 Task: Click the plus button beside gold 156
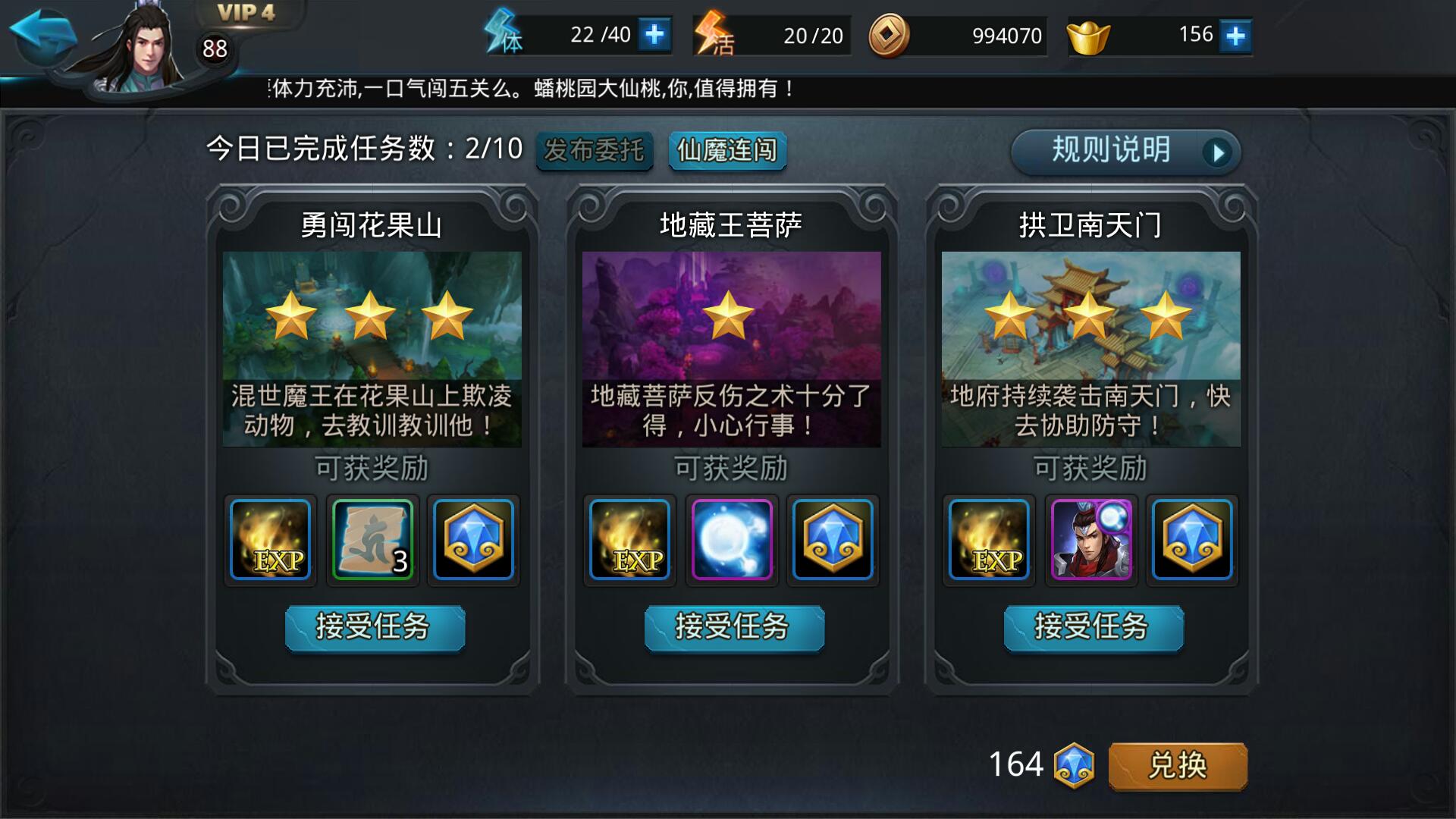pos(1236,34)
